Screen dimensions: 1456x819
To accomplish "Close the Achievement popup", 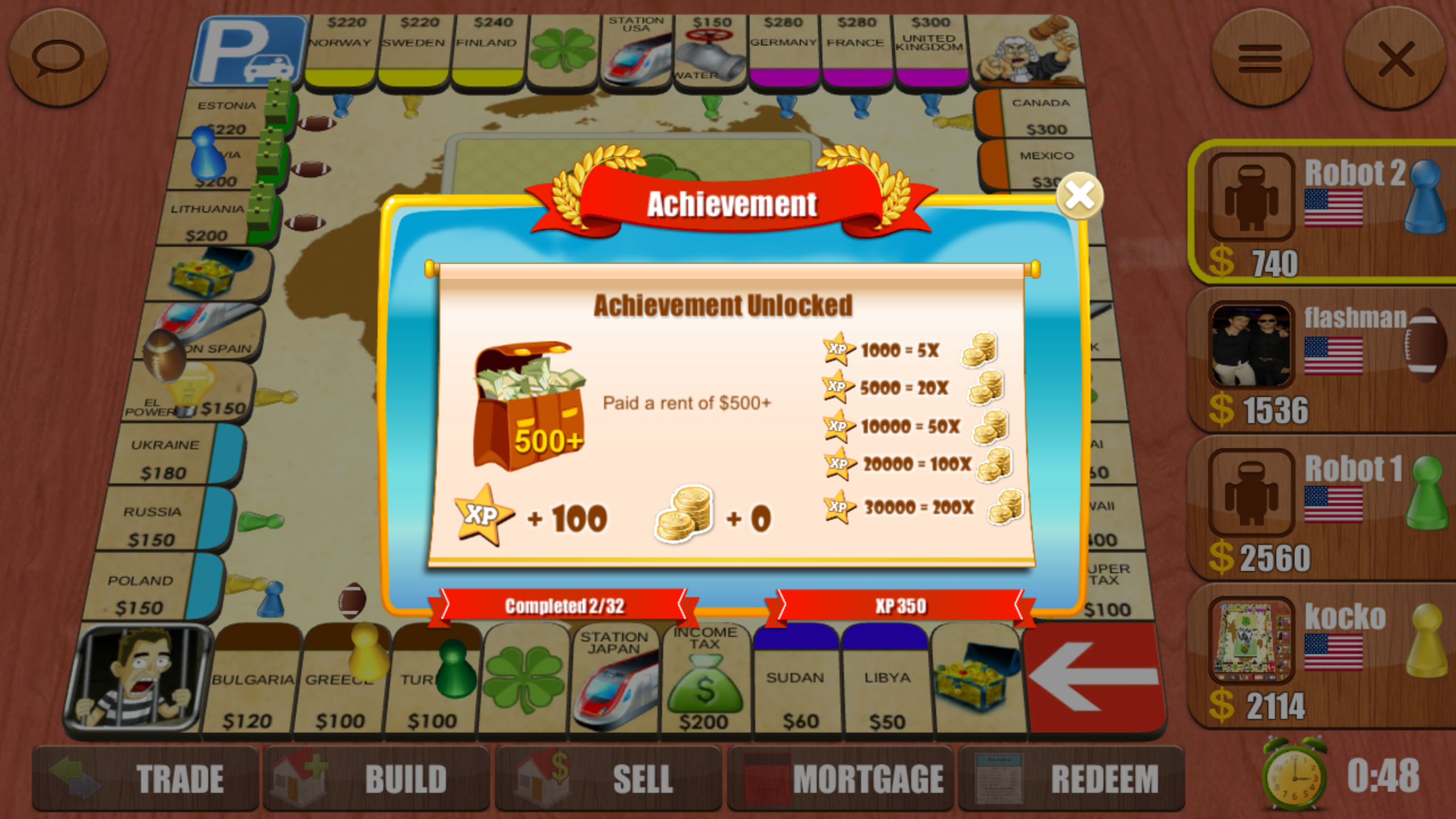I will click(x=1079, y=196).
